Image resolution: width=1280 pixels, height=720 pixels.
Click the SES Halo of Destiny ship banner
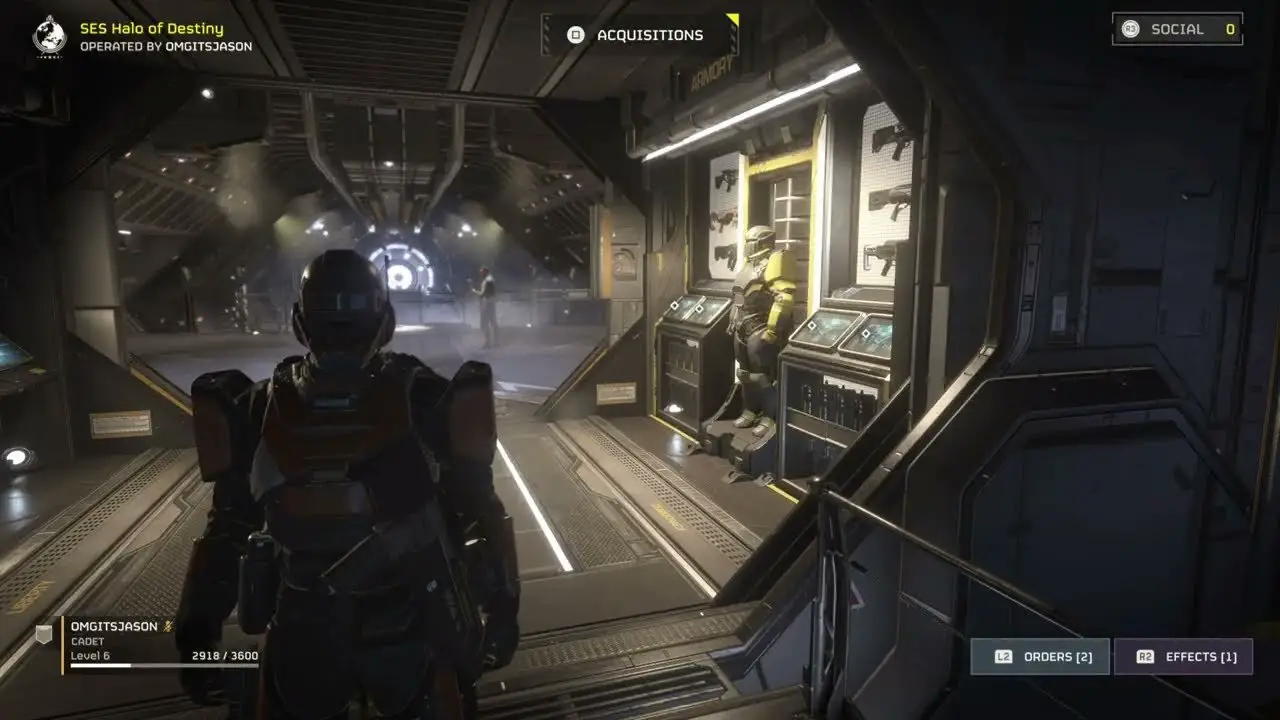[x=150, y=36]
